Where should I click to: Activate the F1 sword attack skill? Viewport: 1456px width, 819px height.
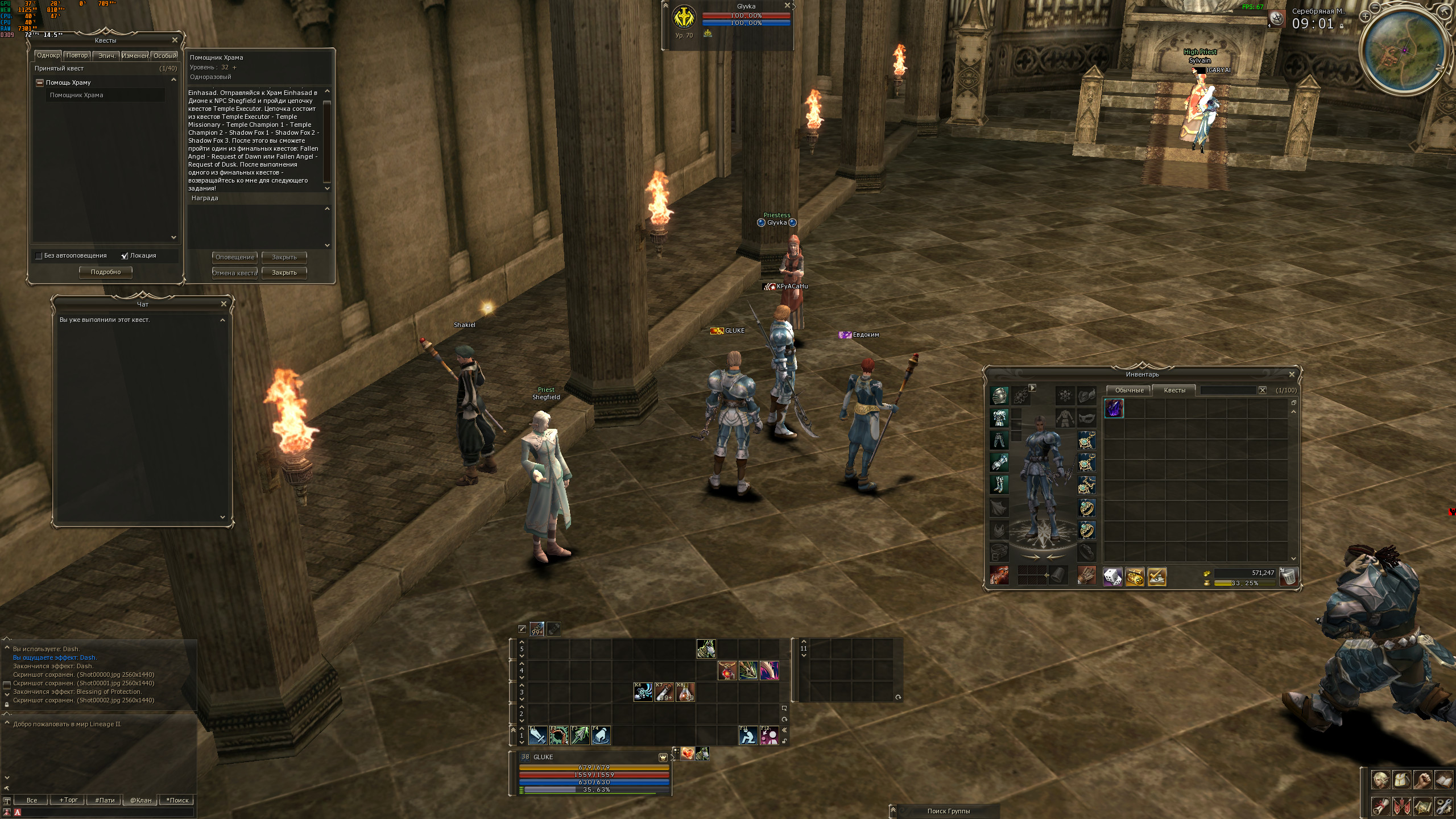[x=537, y=735]
